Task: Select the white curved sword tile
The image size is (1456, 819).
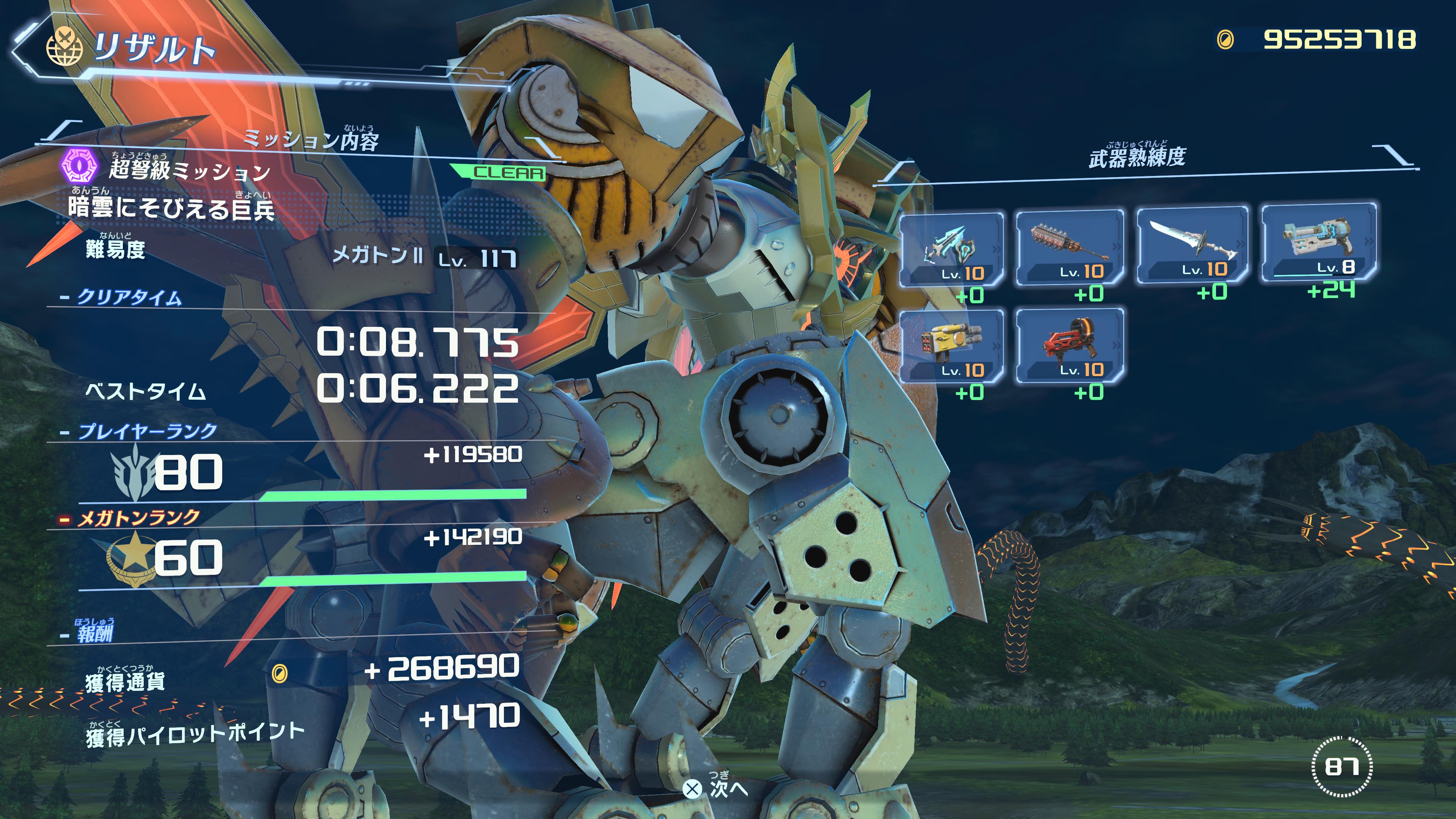Action: click(1191, 244)
